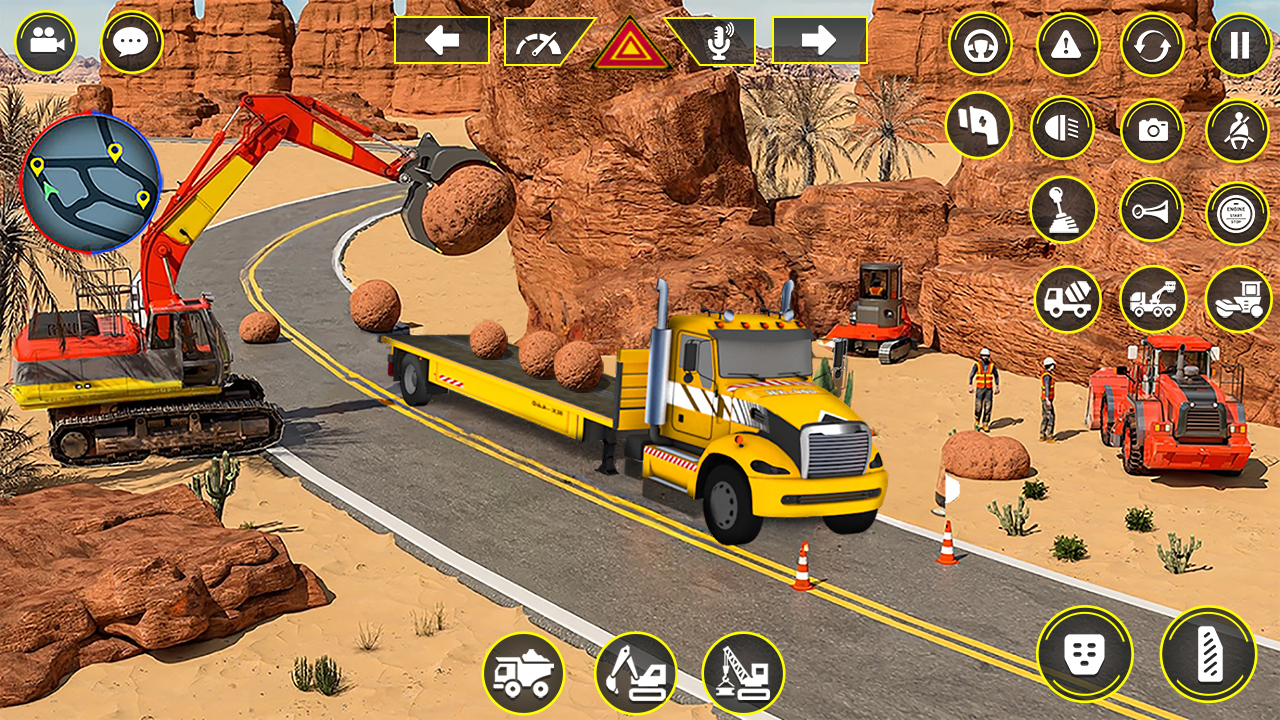
Task: Toggle the Engine Start Stop button
Action: pyautogui.click(x=1238, y=213)
